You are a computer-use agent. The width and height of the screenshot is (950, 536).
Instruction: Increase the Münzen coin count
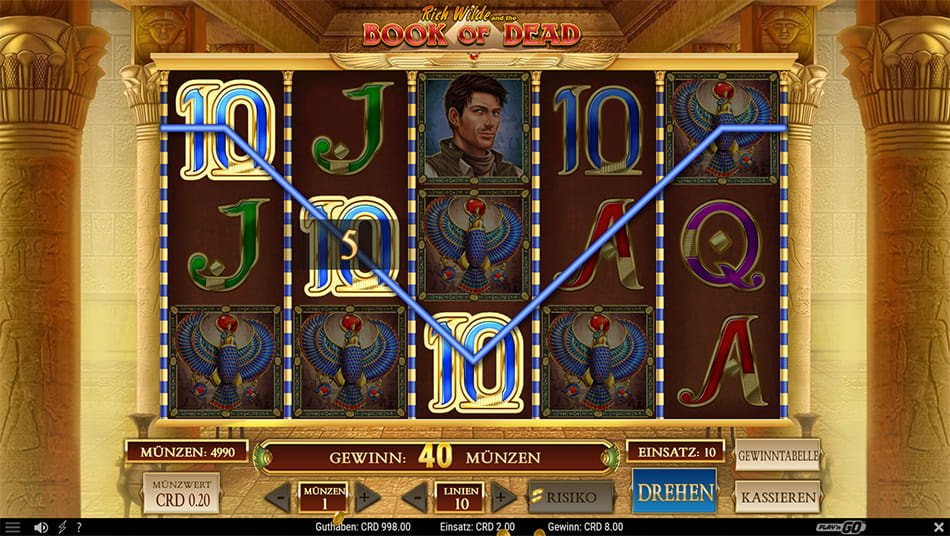pos(367,497)
